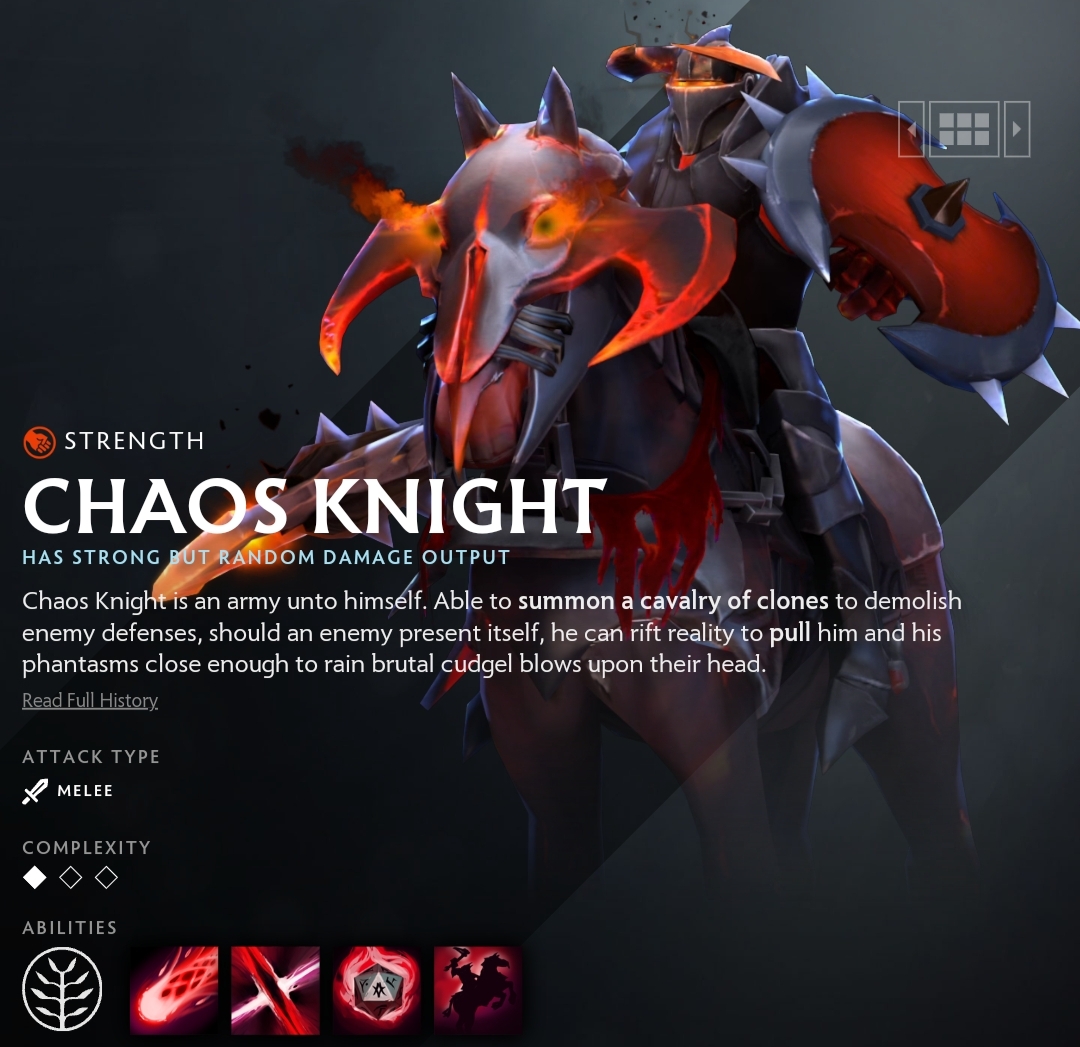Screen dimensions: 1080x1047
Task: Open the hero grid view button
Action: [964, 129]
